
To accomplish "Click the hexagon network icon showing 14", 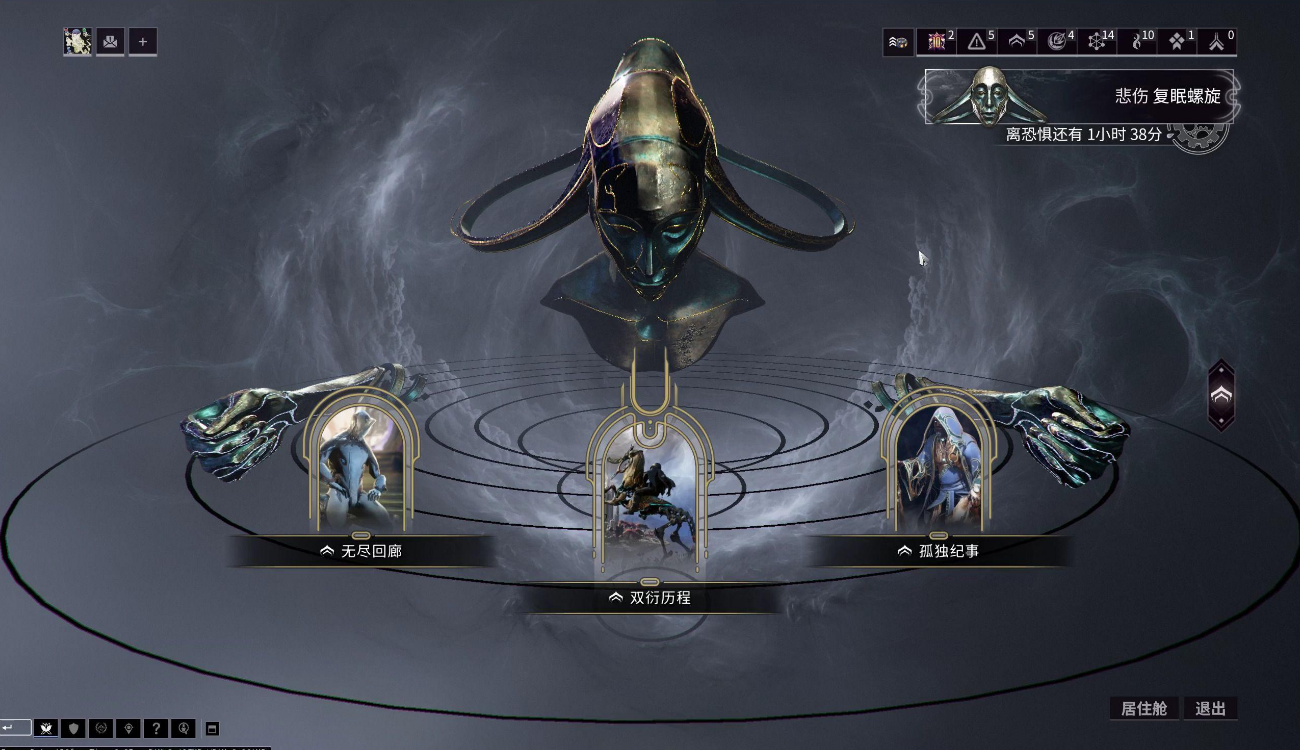I will (x=1096, y=42).
